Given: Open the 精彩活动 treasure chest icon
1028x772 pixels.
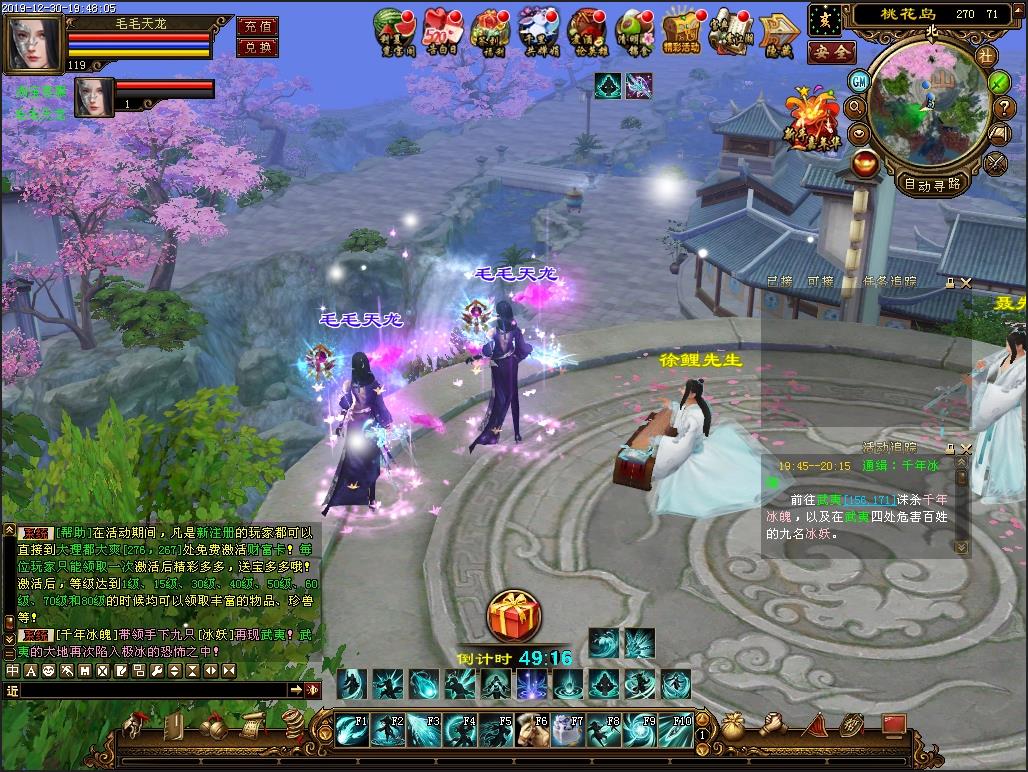Looking at the screenshot, I should (x=685, y=30).
